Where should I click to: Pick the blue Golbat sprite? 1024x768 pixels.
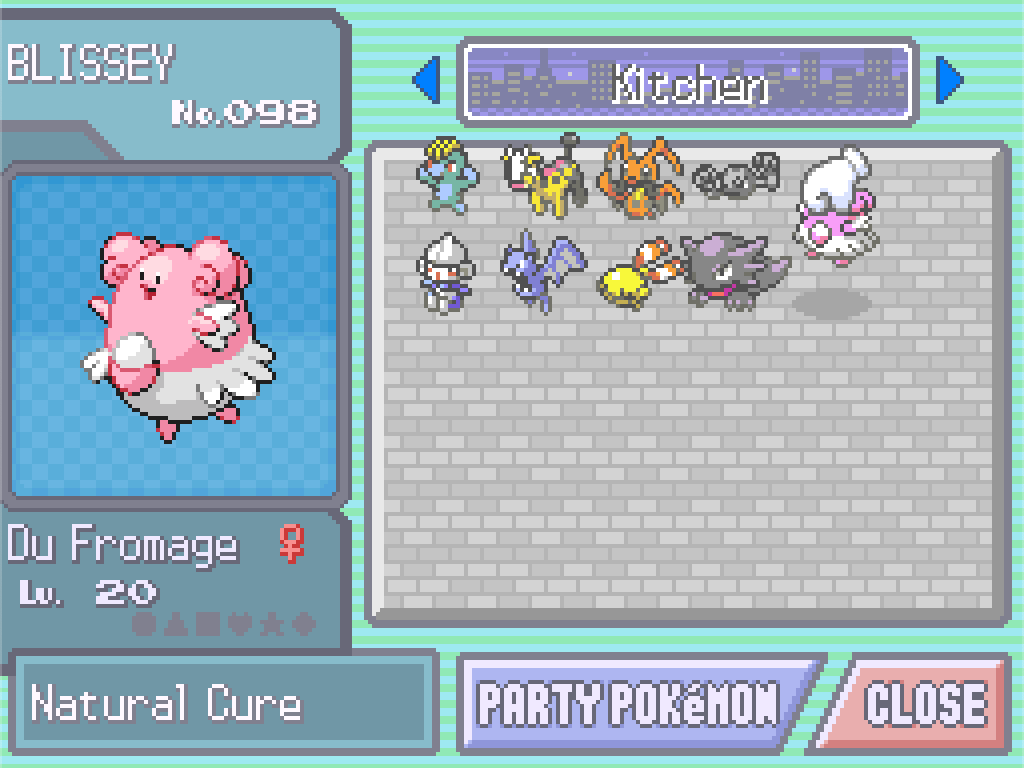point(541,270)
